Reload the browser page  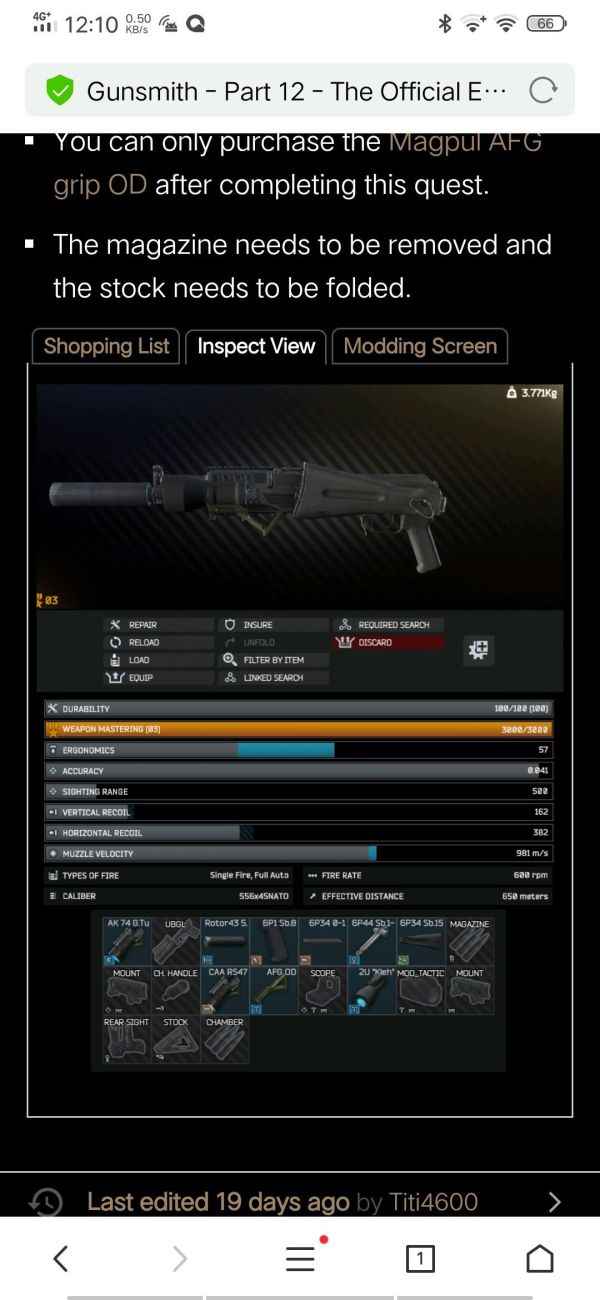[542, 91]
